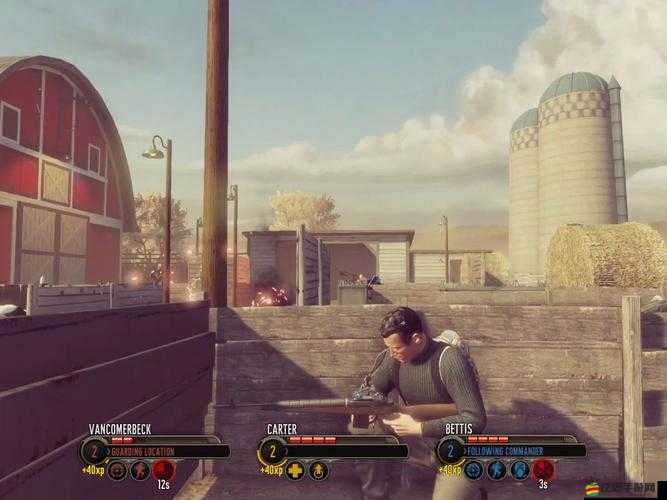Activate Carter's yellow plus Heal ability
This screenshot has width=667, height=500.
pyautogui.click(x=295, y=469)
